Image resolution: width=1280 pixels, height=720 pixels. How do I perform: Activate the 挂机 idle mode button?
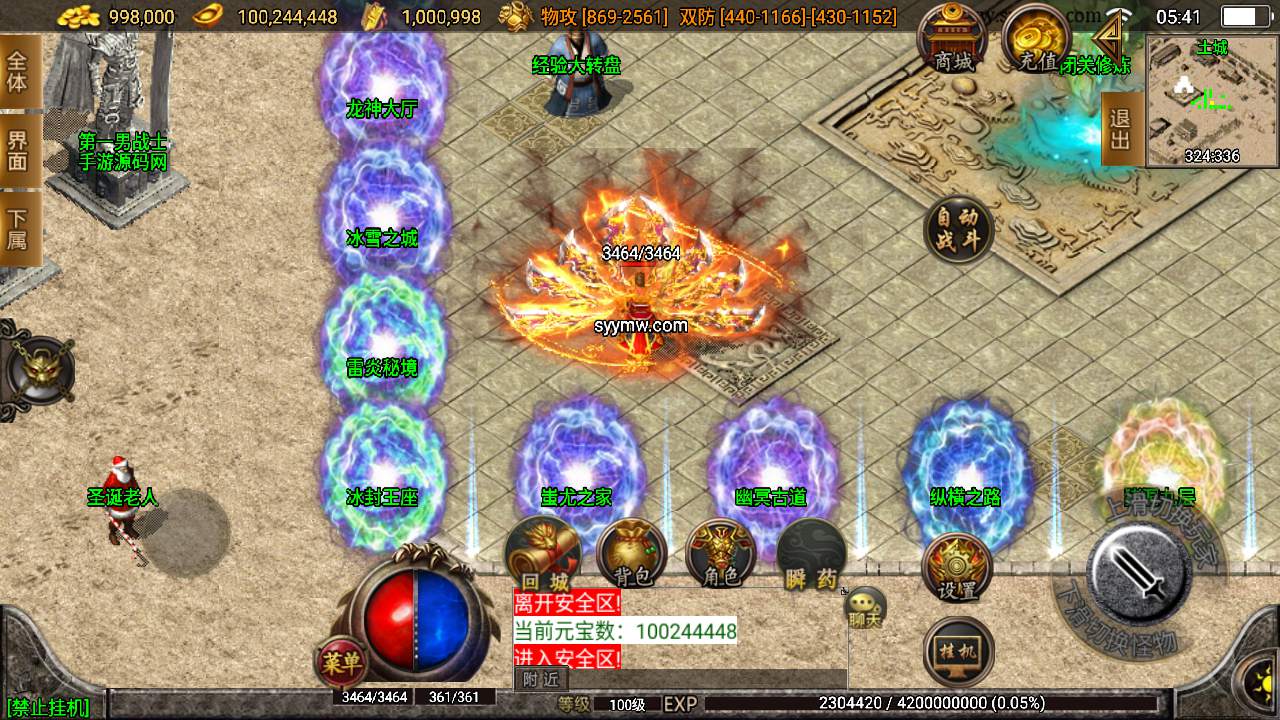pos(958,651)
